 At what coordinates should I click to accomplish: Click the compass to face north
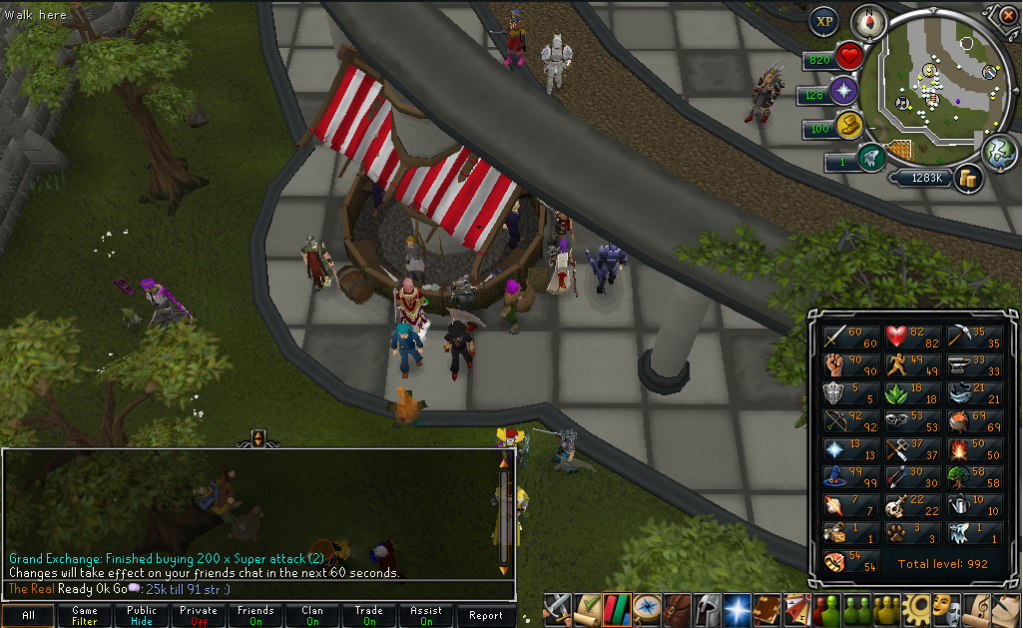869,22
